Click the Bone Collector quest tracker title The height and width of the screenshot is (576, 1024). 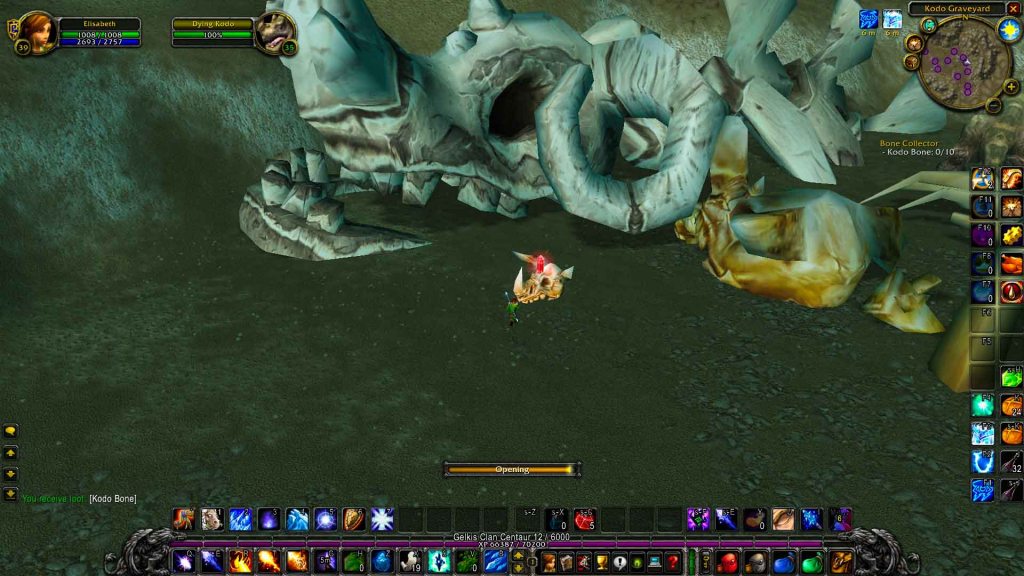[x=909, y=143]
